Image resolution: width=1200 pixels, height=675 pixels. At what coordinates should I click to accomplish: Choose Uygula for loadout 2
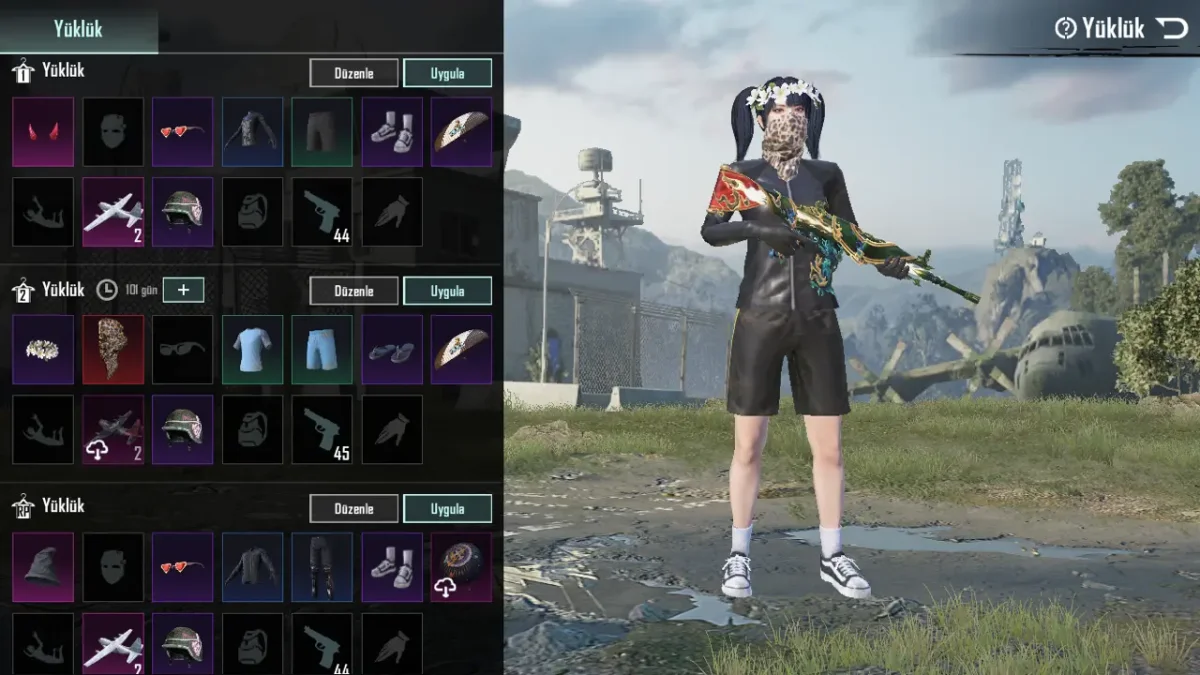tap(447, 291)
